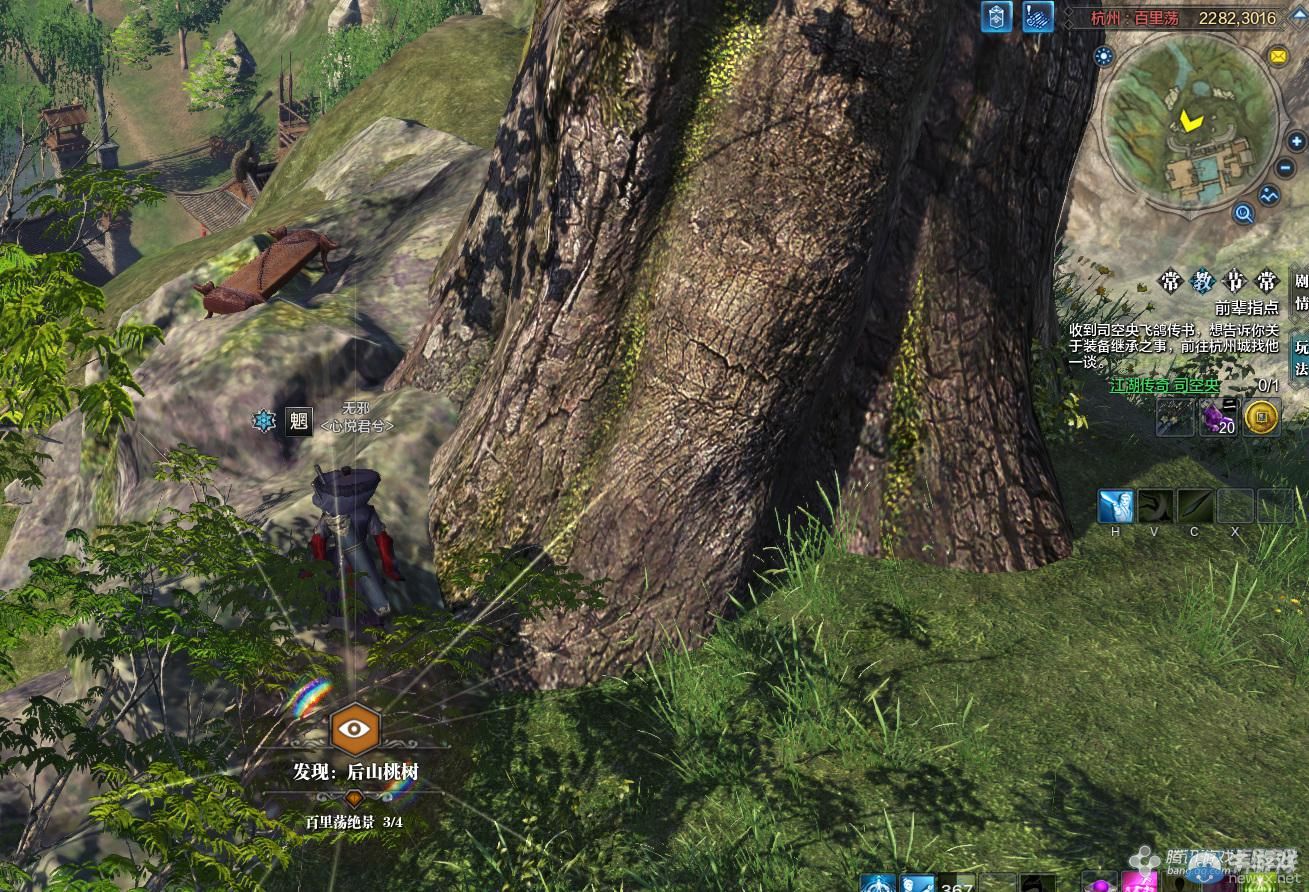Open the yellow mail envelope icon
The image size is (1309, 892).
pyautogui.click(x=1277, y=56)
